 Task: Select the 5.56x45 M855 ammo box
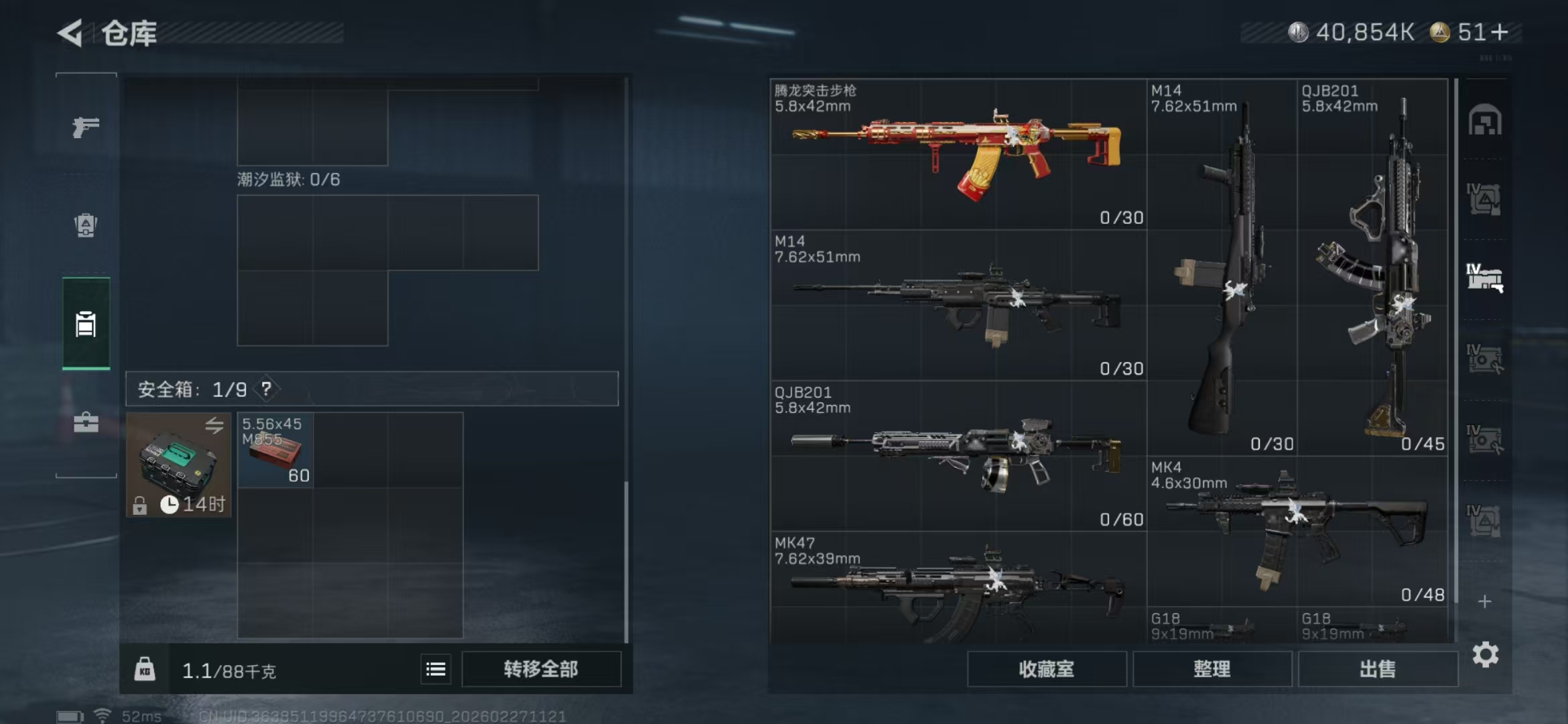(275, 450)
